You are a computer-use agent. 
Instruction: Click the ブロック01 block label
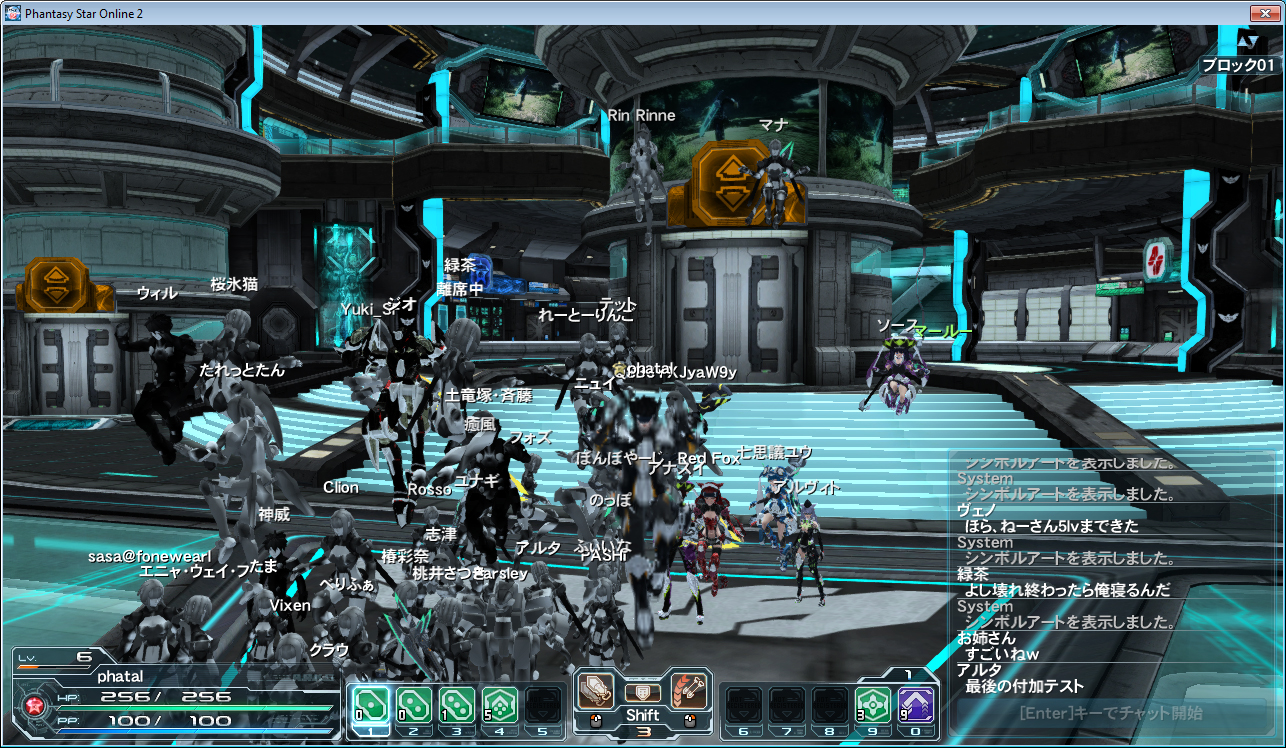pyautogui.click(x=1237, y=64)
